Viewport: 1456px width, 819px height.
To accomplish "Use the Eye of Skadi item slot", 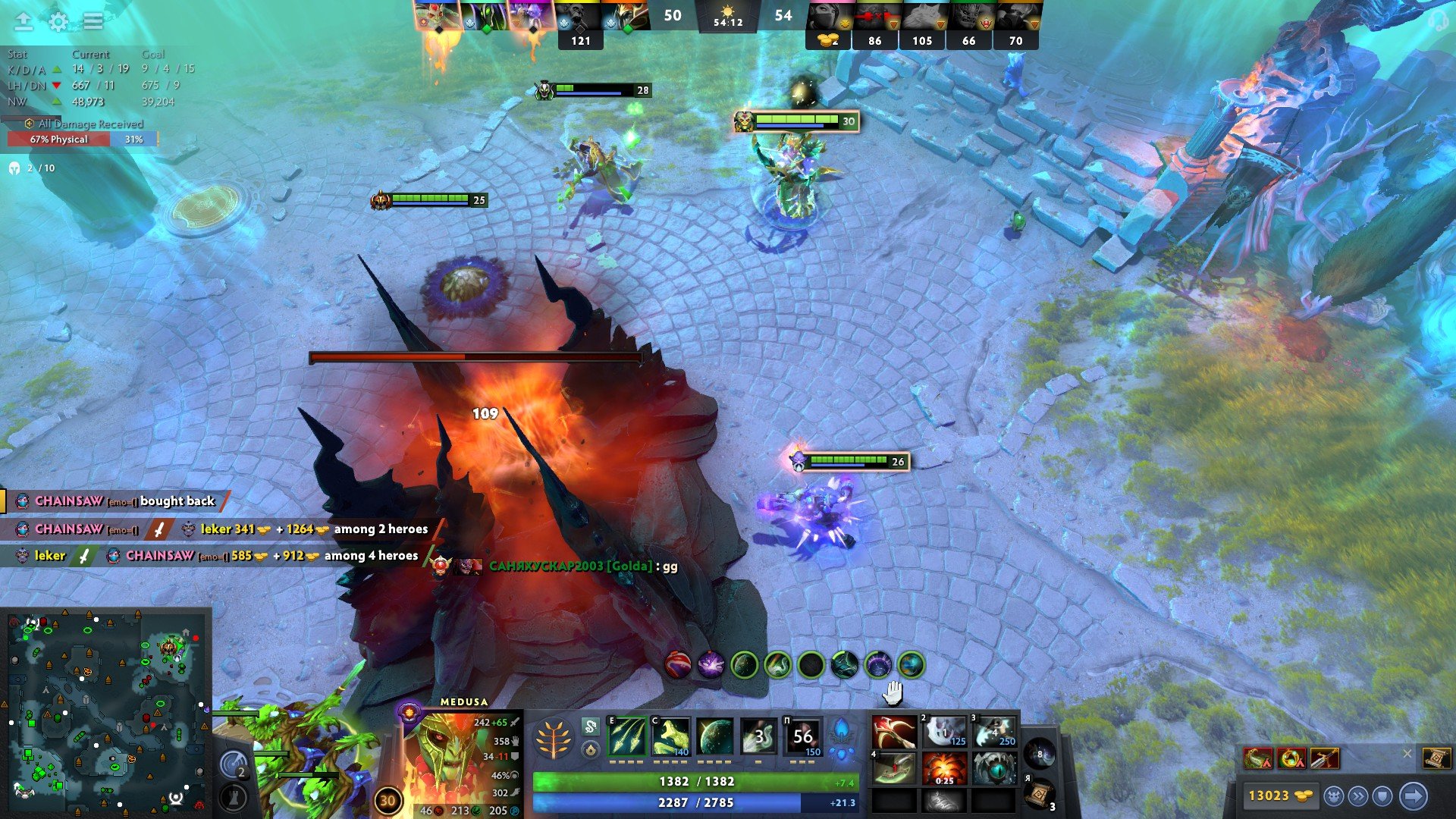I will point(994,769).
